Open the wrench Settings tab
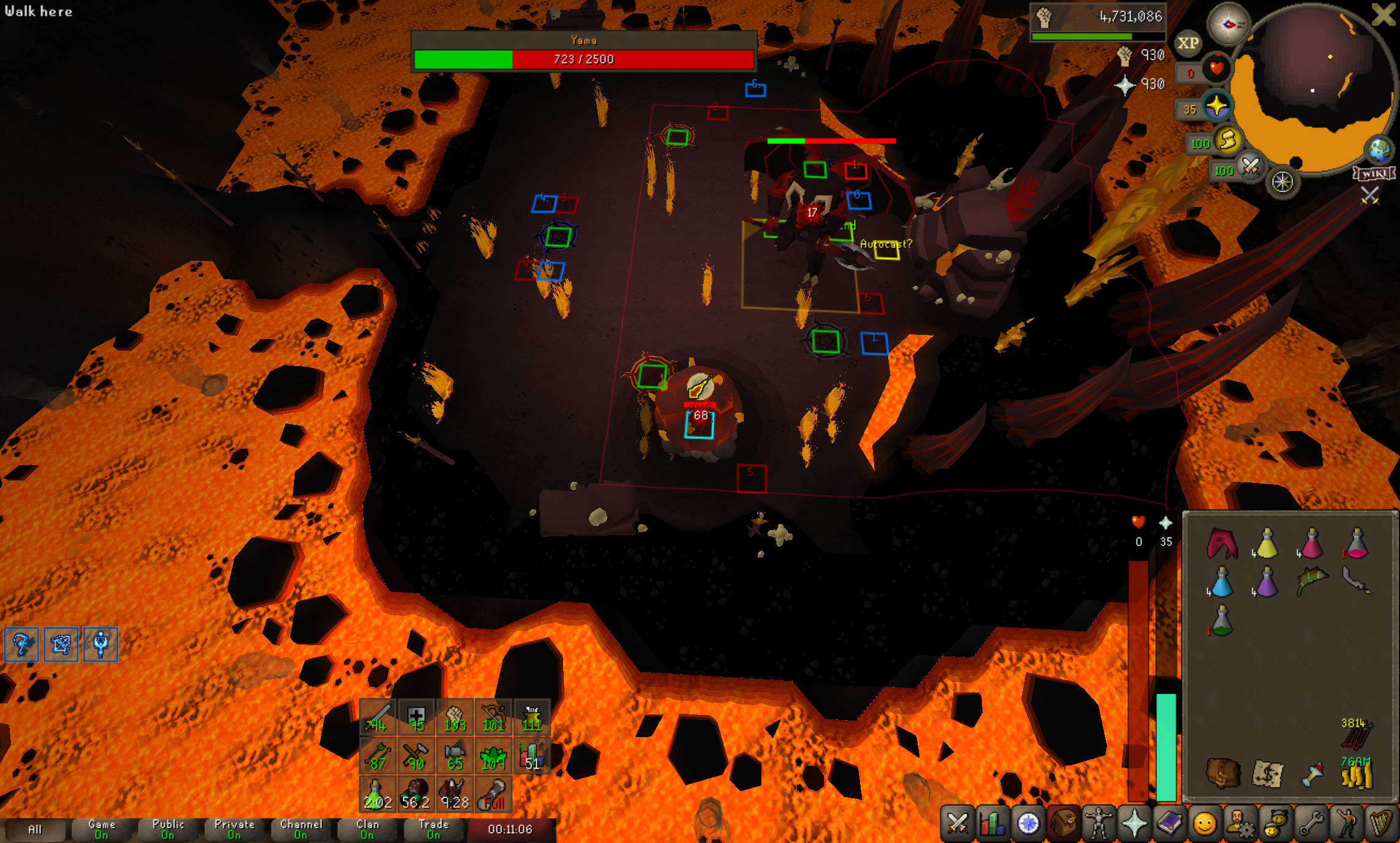 pyautogui.click(x=1311, y=823)
